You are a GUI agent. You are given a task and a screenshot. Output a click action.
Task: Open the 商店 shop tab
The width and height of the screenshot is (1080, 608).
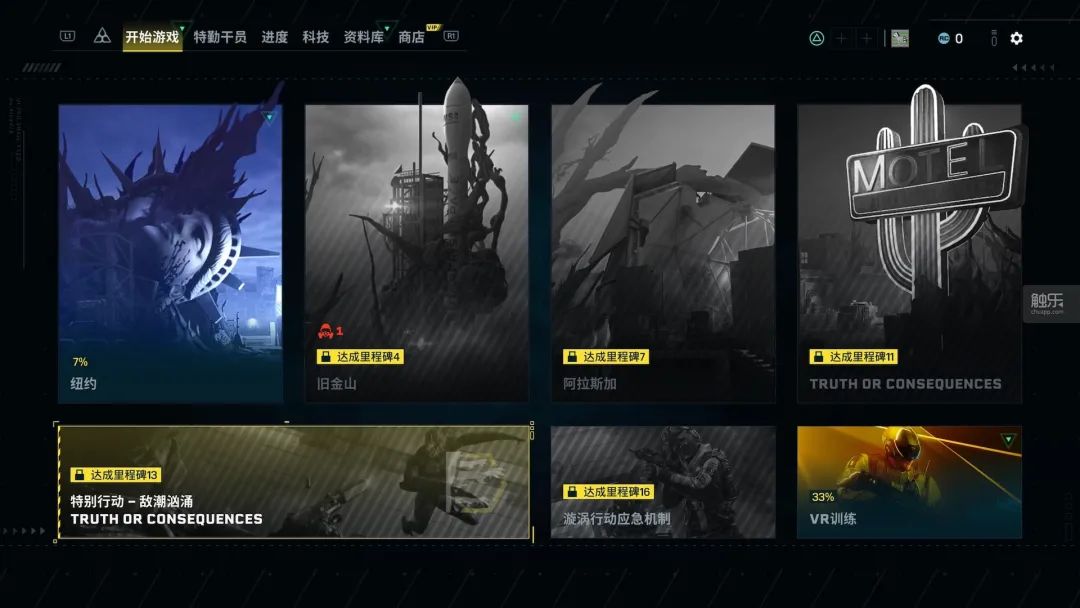click(x=411, y=37)
